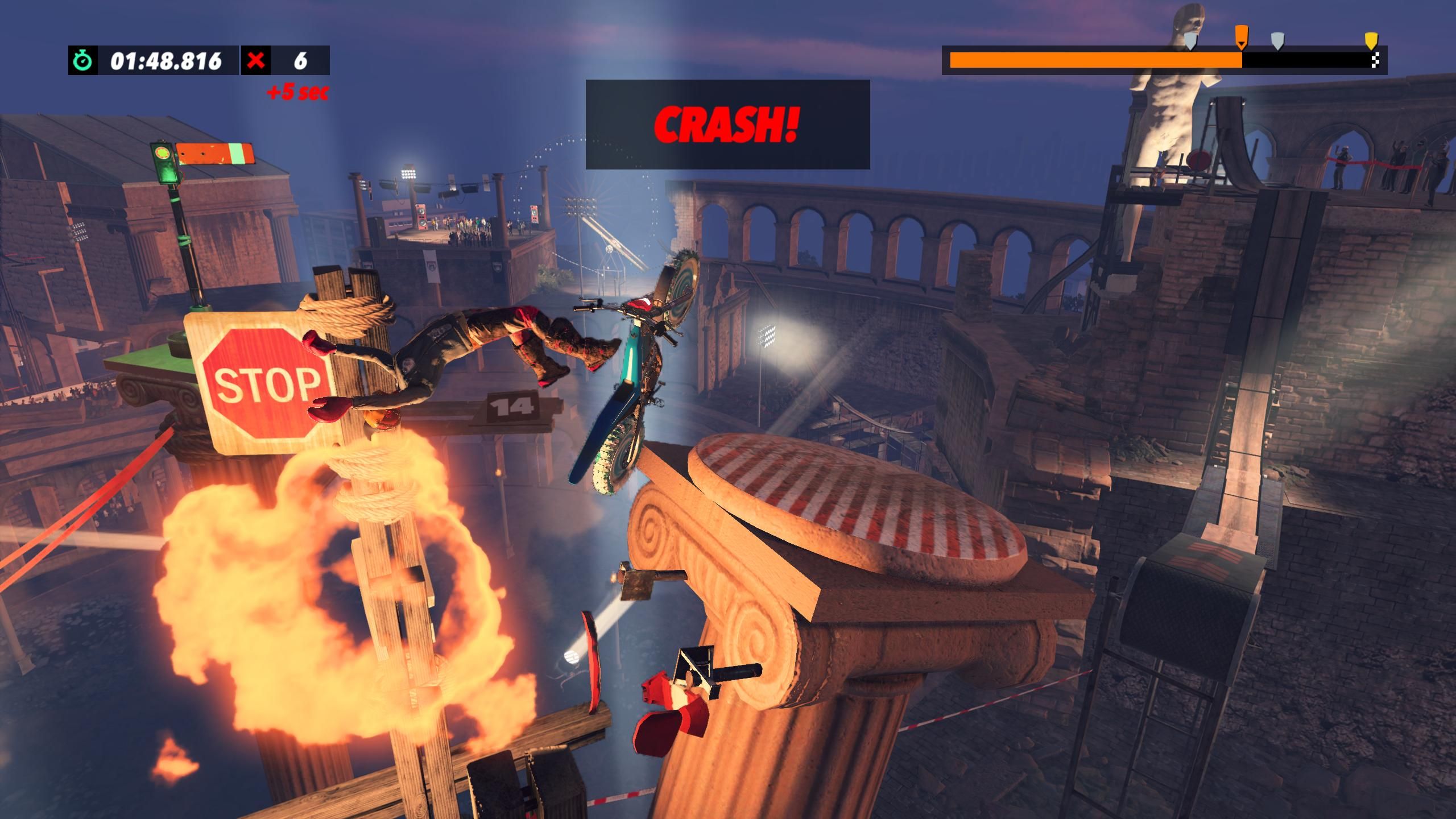1456x819 pixels.
Task: Dismiss the CRASH! banner
Action: (726, 125)
